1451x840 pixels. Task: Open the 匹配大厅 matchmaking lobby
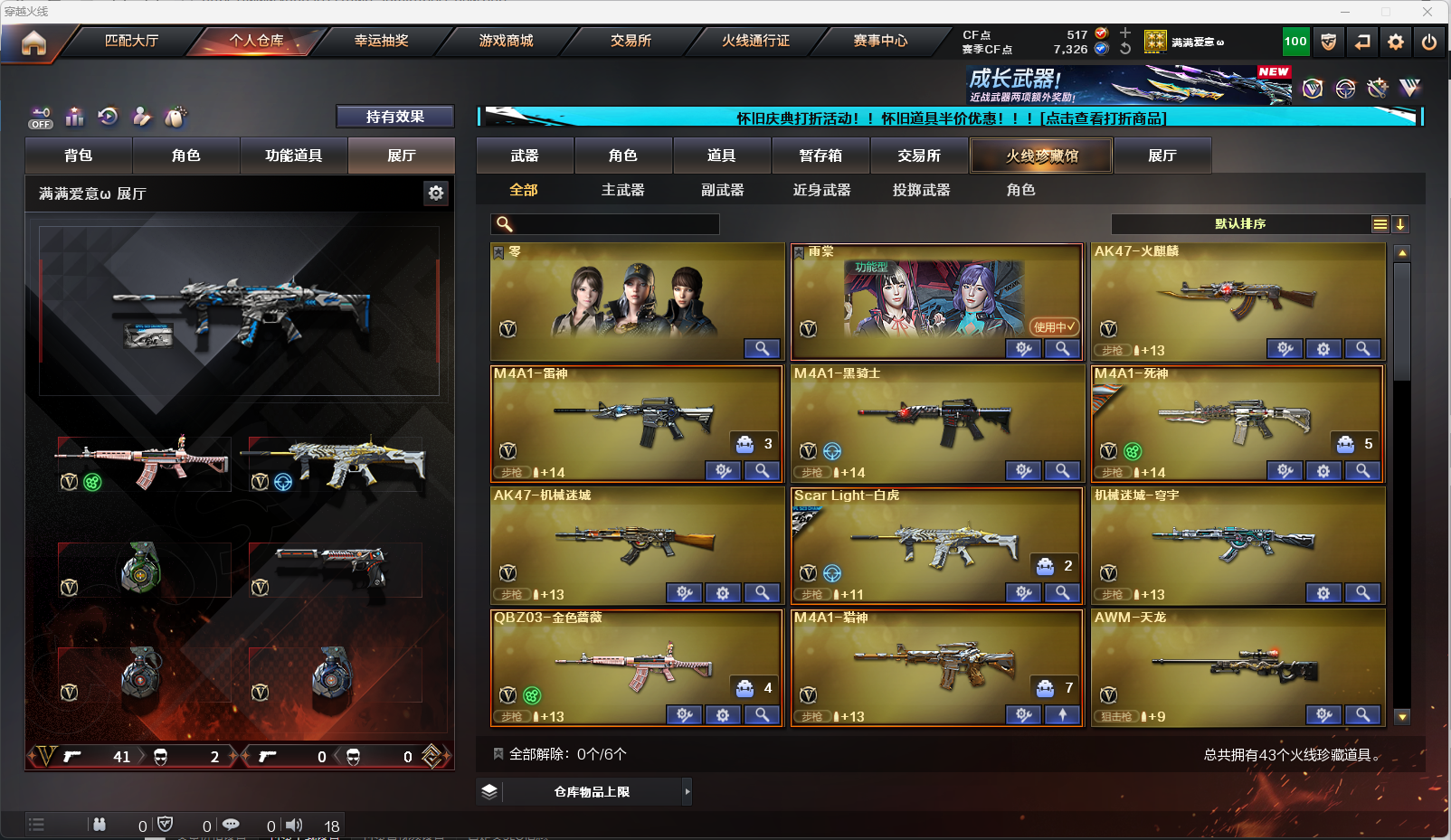(x=132, y=41)
